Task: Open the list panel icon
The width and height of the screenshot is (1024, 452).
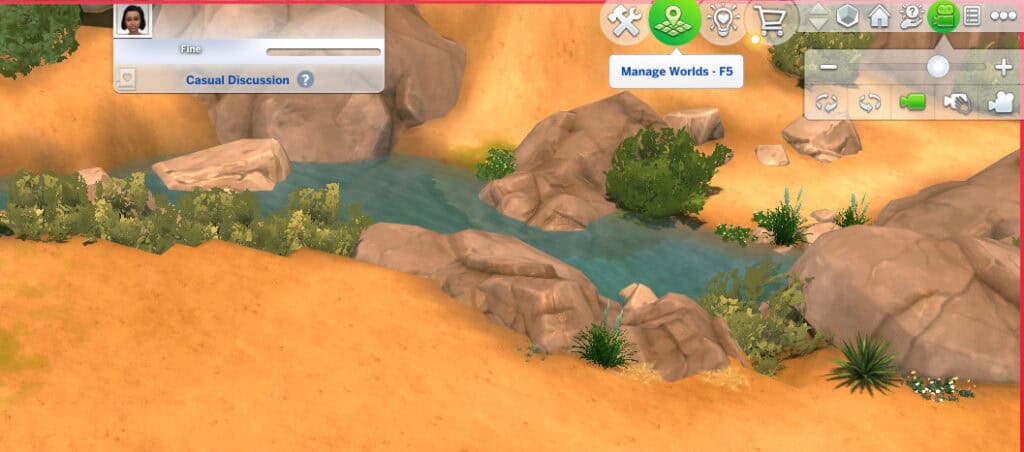Action: [x=971, y=16]
